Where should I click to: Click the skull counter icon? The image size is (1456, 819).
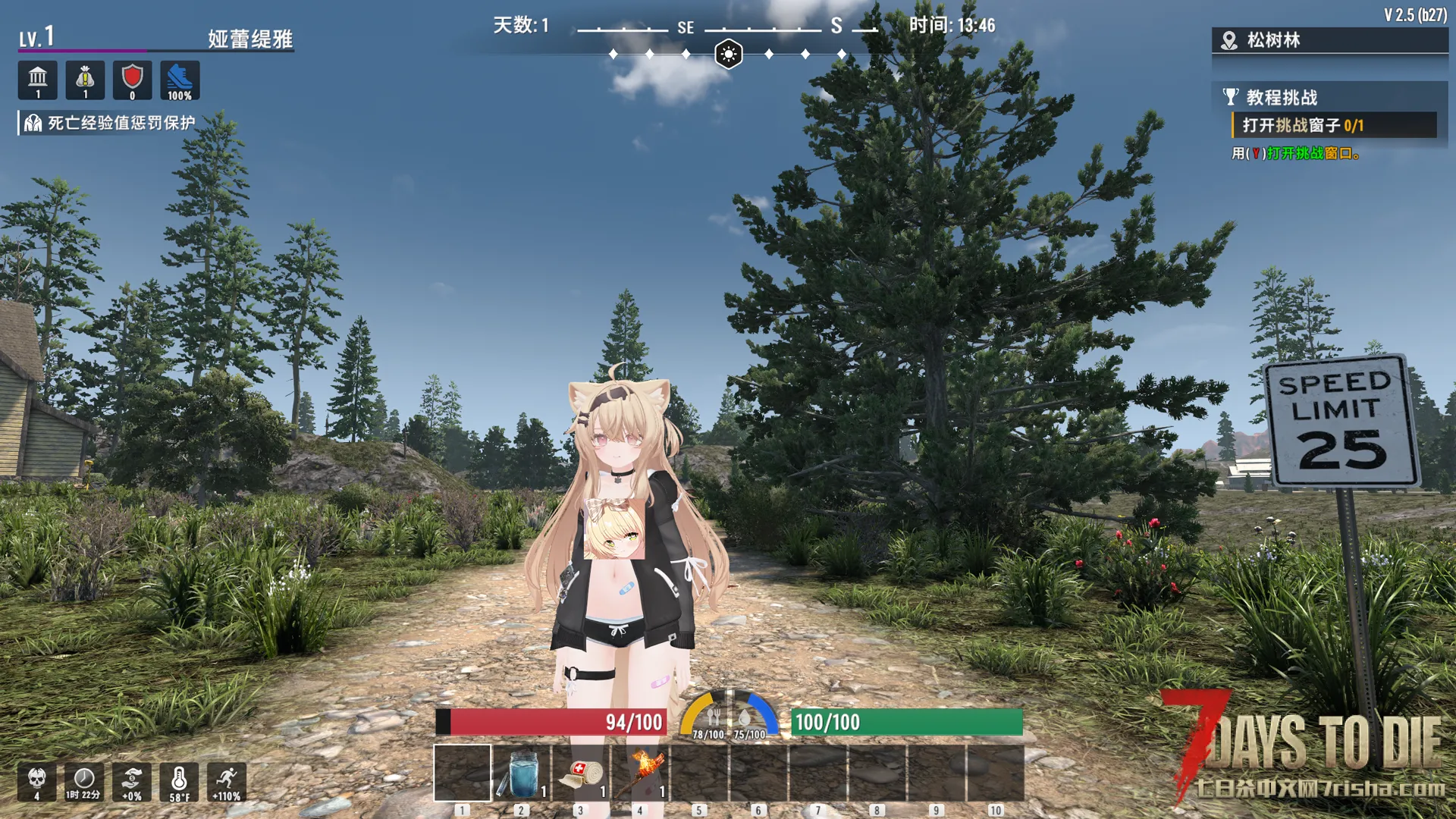point(36,782)
